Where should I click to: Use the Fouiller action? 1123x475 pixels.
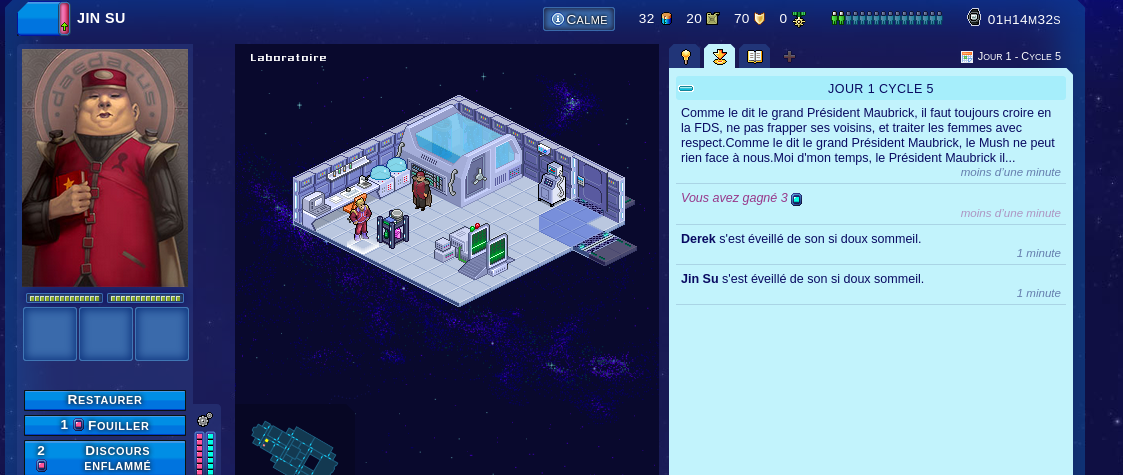pyautogui.click(x=105, y=425)
